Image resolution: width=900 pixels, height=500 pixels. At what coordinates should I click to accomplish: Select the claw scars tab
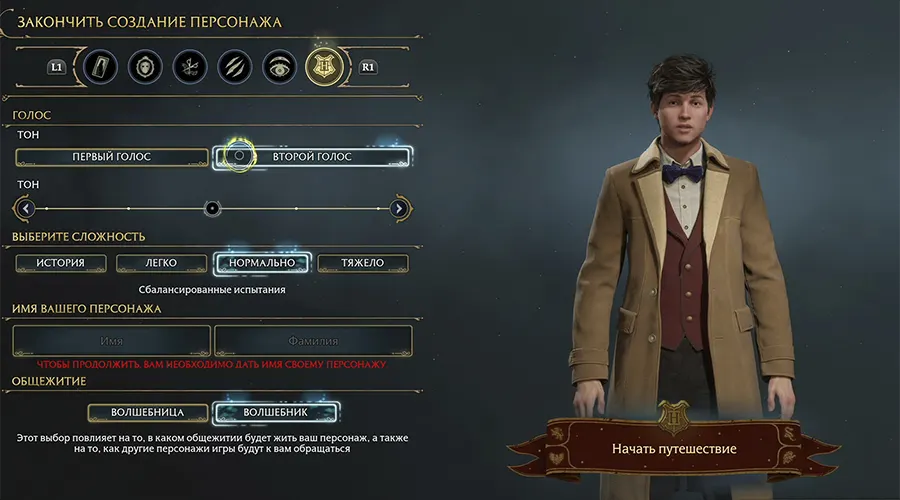pyautogui.click(x=234, y=67)
